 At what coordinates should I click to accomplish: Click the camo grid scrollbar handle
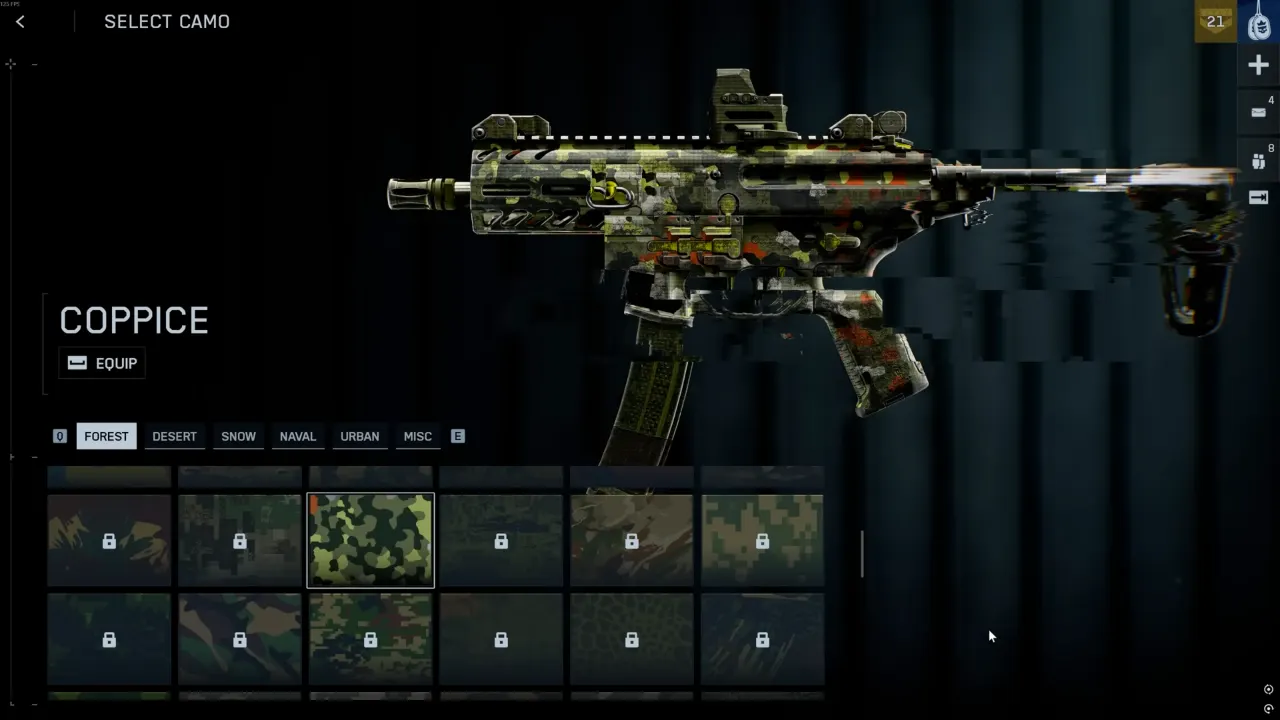pyautogui.click(x=862, y=554)
